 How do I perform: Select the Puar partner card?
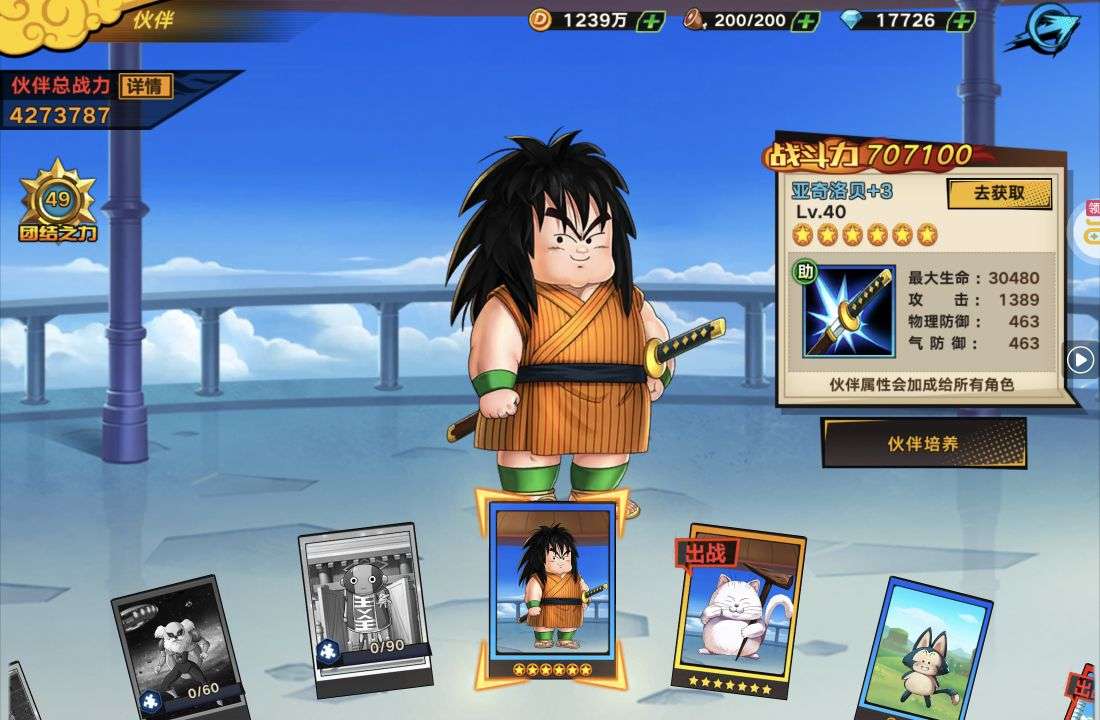[922, 650]
